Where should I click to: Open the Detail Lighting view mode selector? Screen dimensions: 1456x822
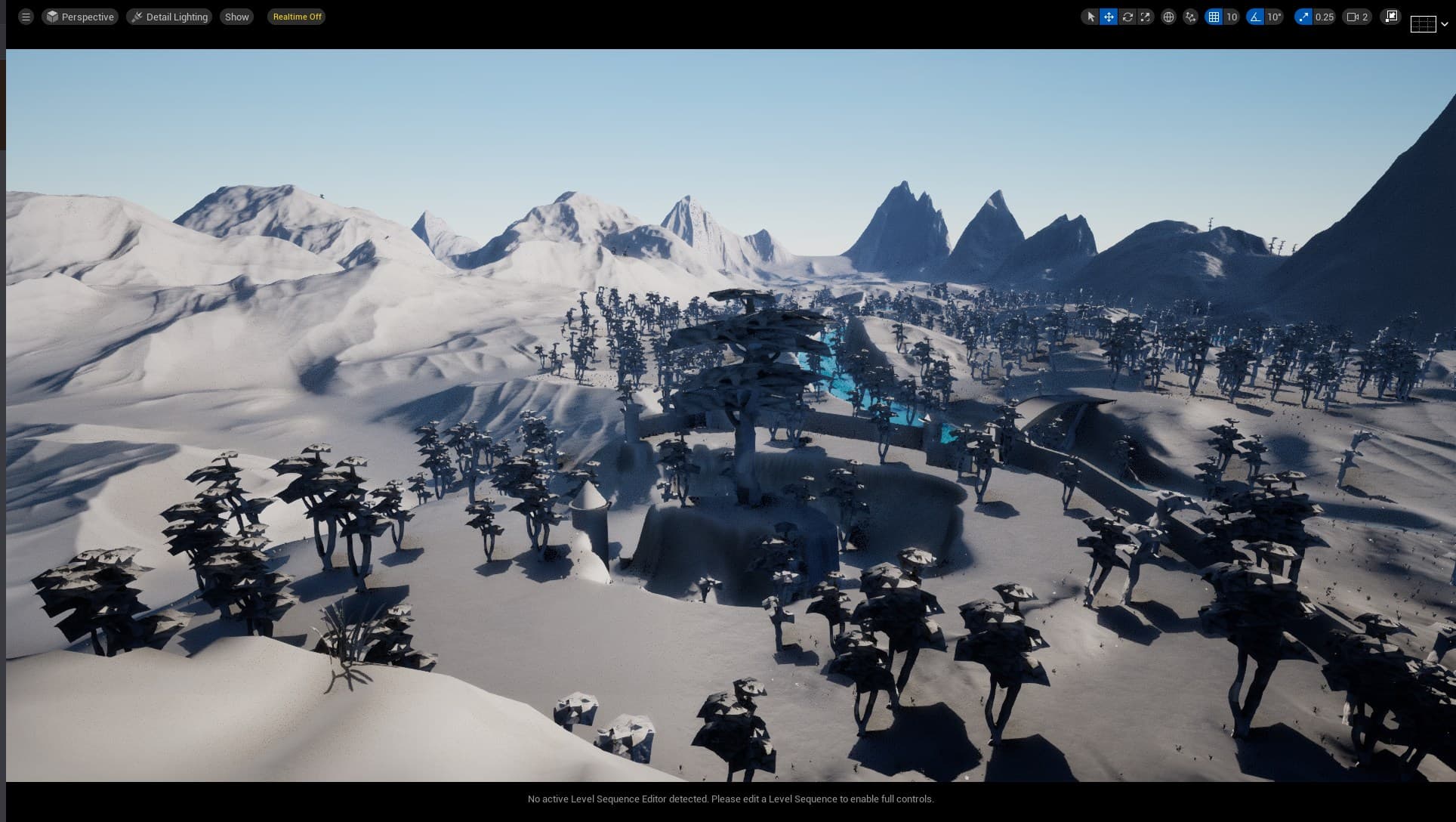(x=169, y=16)
